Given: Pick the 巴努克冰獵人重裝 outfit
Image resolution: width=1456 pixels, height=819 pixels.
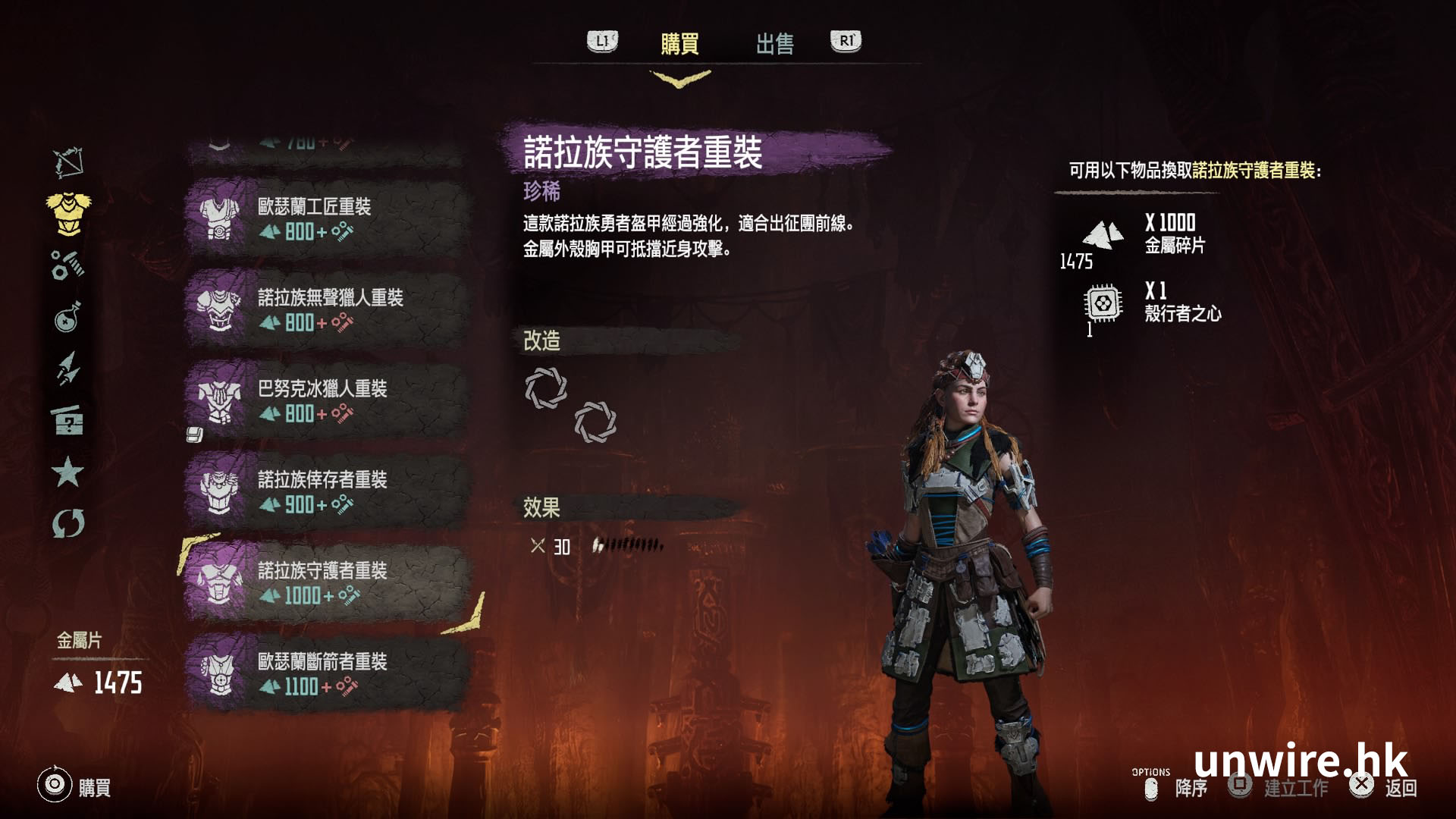Looking at the screenshot, I should (326, 400).
